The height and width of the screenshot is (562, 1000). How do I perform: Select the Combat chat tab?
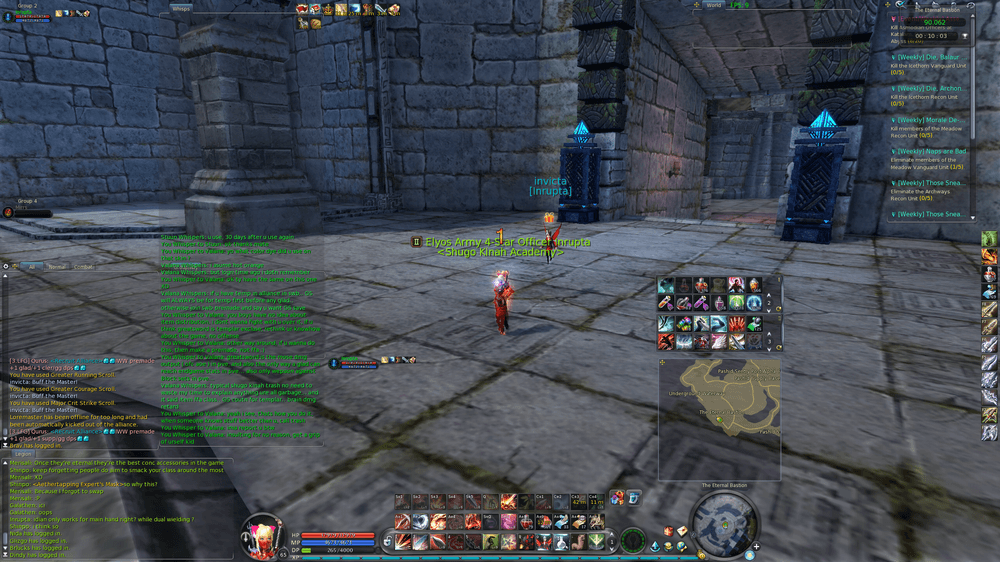coord(84,267)
